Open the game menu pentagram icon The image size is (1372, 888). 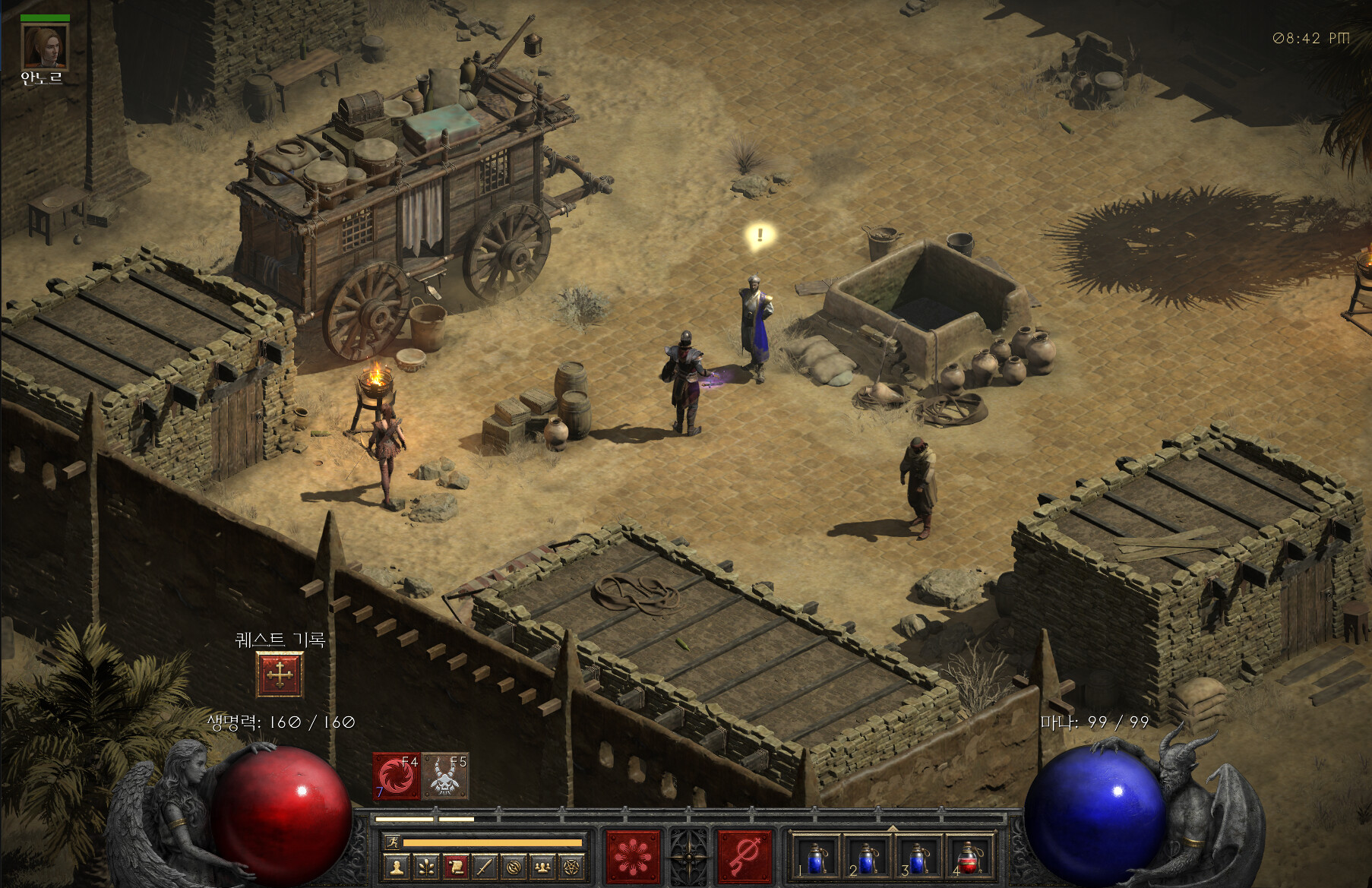pyautogui.click(x=571, y=867)
